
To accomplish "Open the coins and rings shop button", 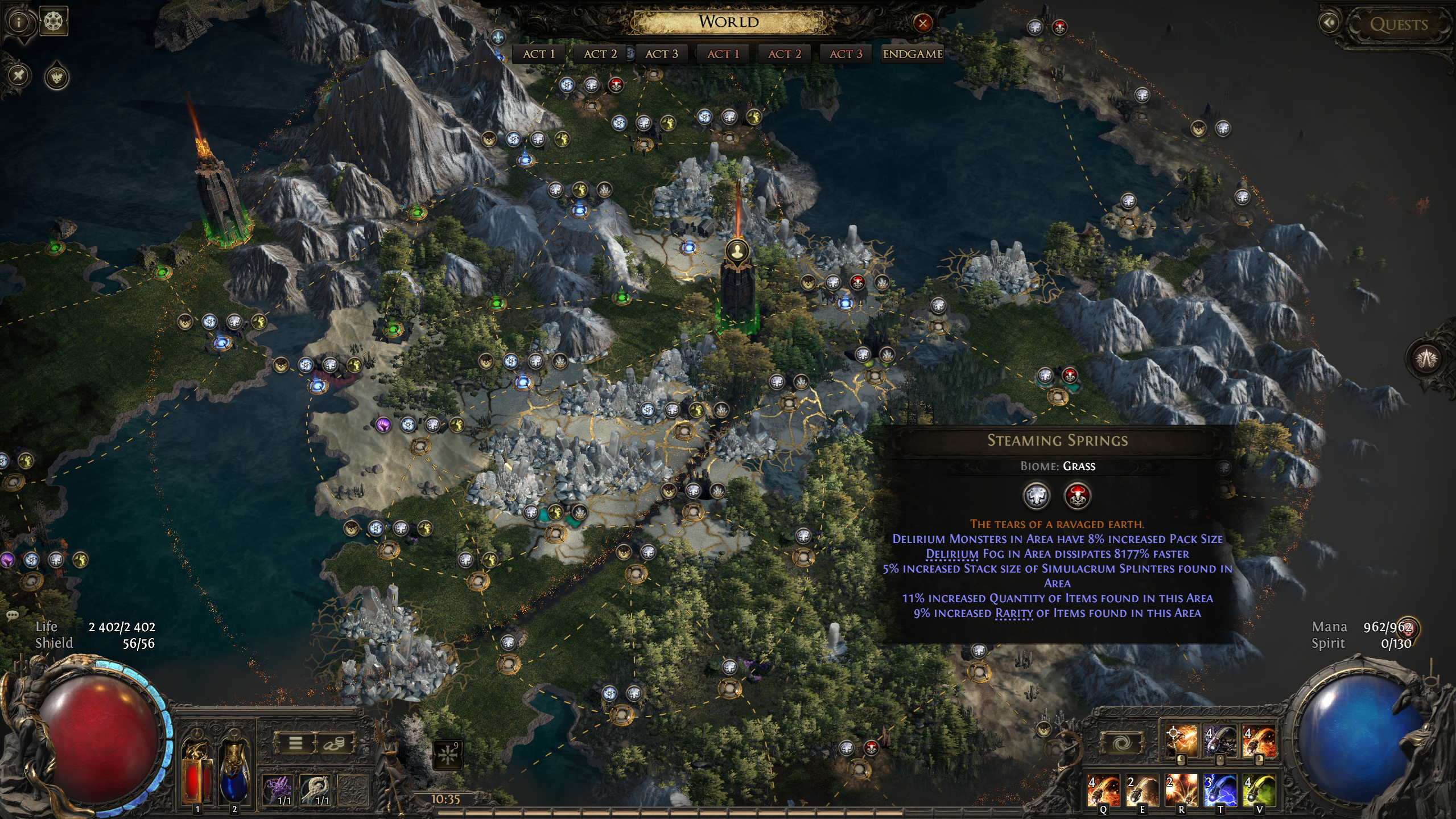I will tap(334, 743).
